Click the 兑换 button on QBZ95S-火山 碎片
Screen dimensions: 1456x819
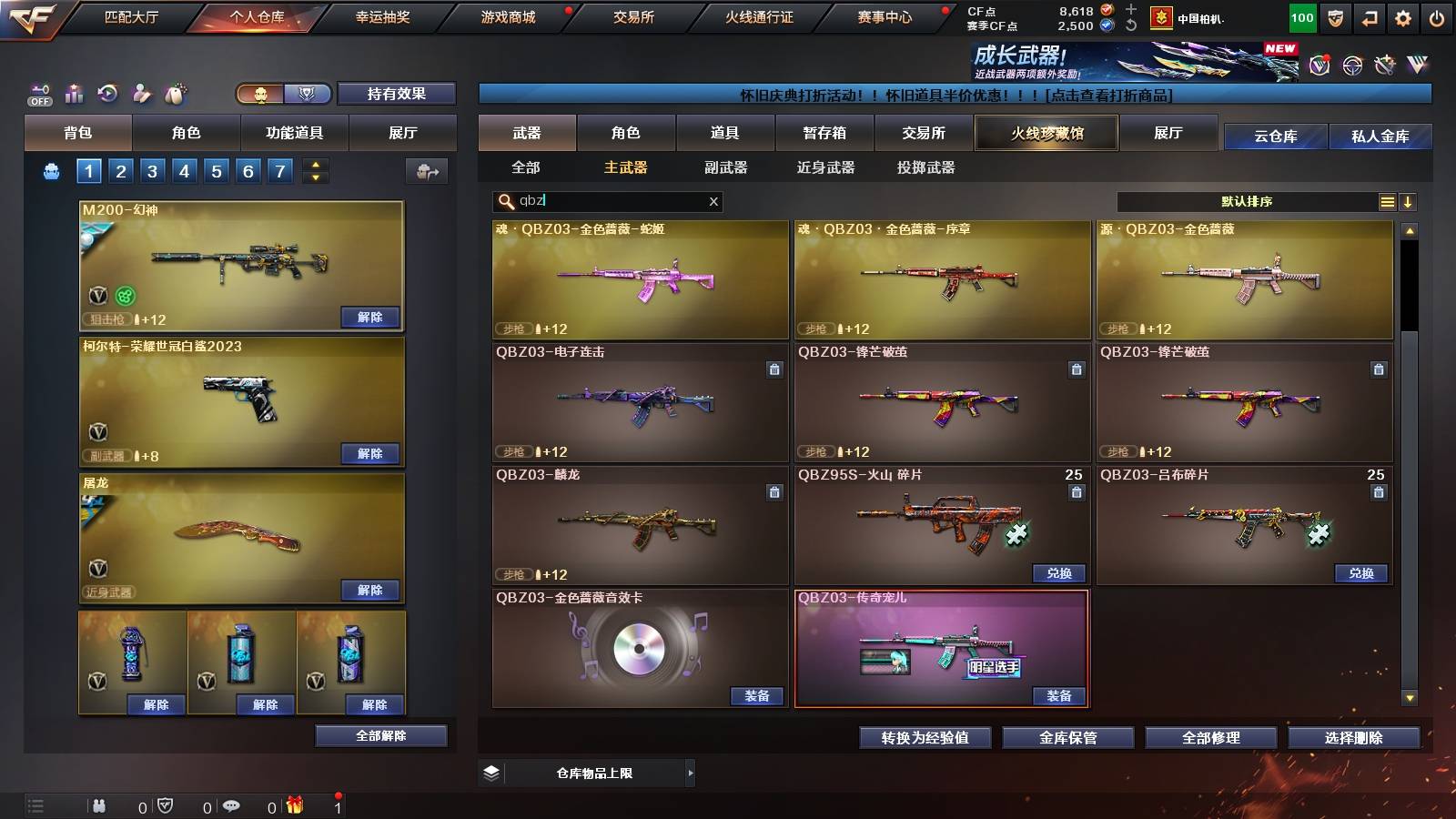tap(1058, 574)
